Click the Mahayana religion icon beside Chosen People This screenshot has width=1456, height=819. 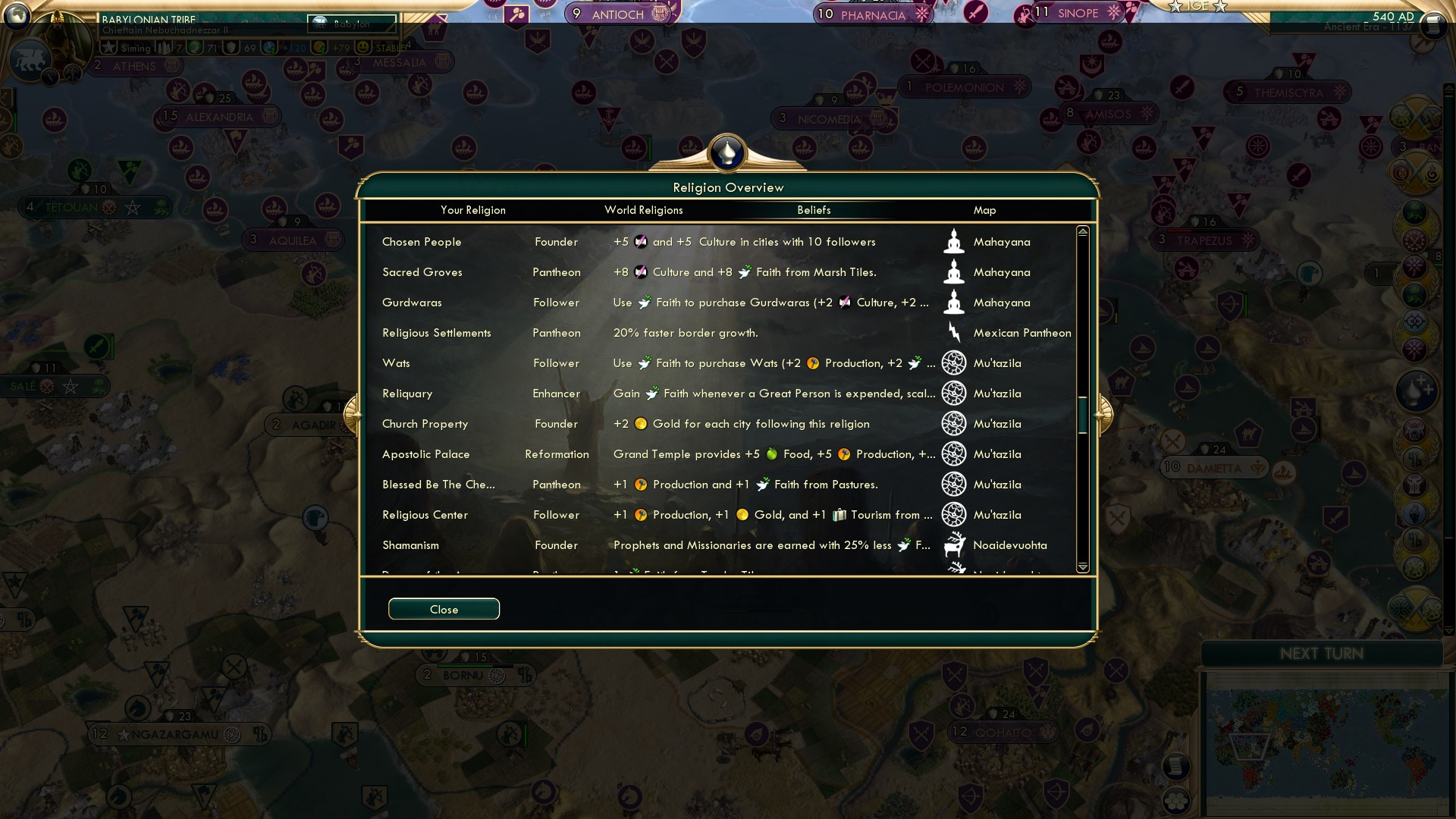pyautogui.click(x=954, y=241)
